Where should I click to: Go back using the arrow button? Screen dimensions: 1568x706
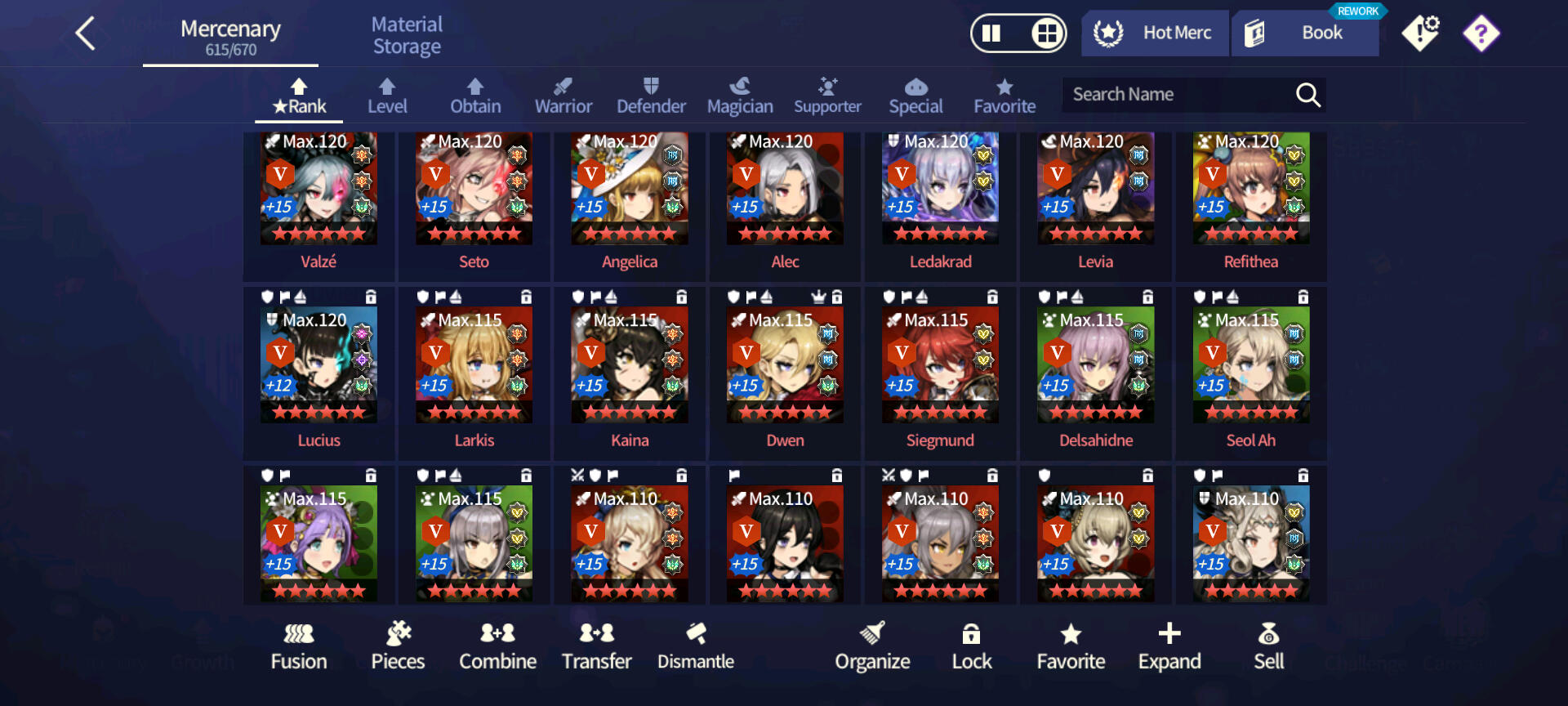(86, 34)
